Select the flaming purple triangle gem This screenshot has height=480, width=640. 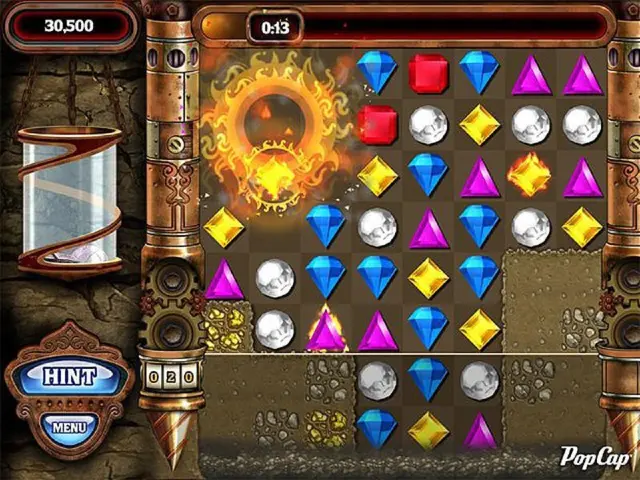pyautogui.click(x=326, y=330)
